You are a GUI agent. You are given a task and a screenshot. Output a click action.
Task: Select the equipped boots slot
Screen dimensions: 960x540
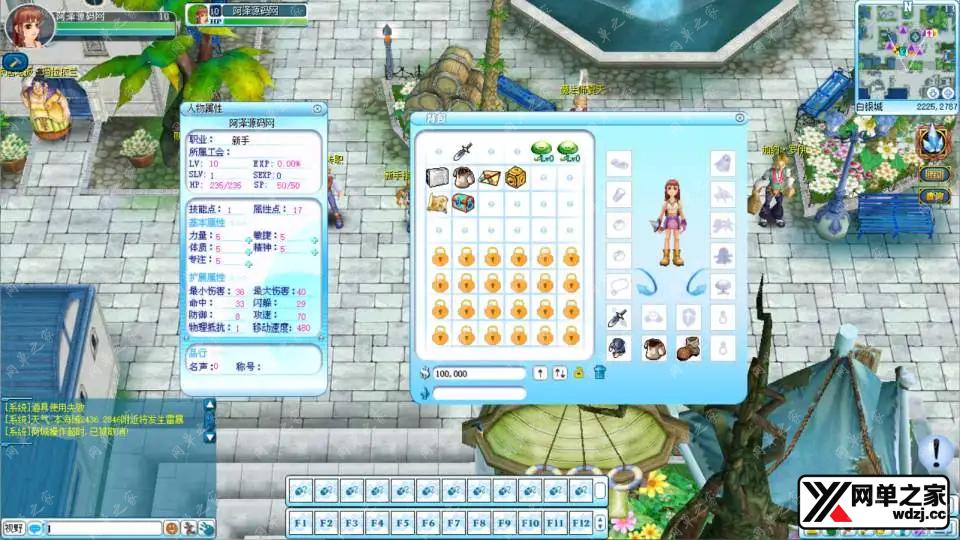[x=687, y=348]
